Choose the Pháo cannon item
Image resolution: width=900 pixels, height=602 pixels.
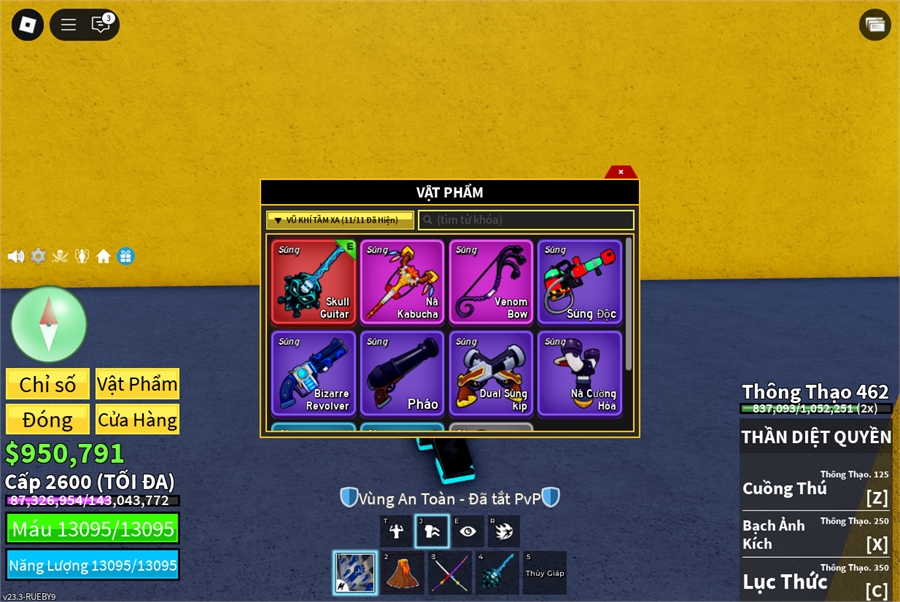pyautogui.click(x=402, y=373)
